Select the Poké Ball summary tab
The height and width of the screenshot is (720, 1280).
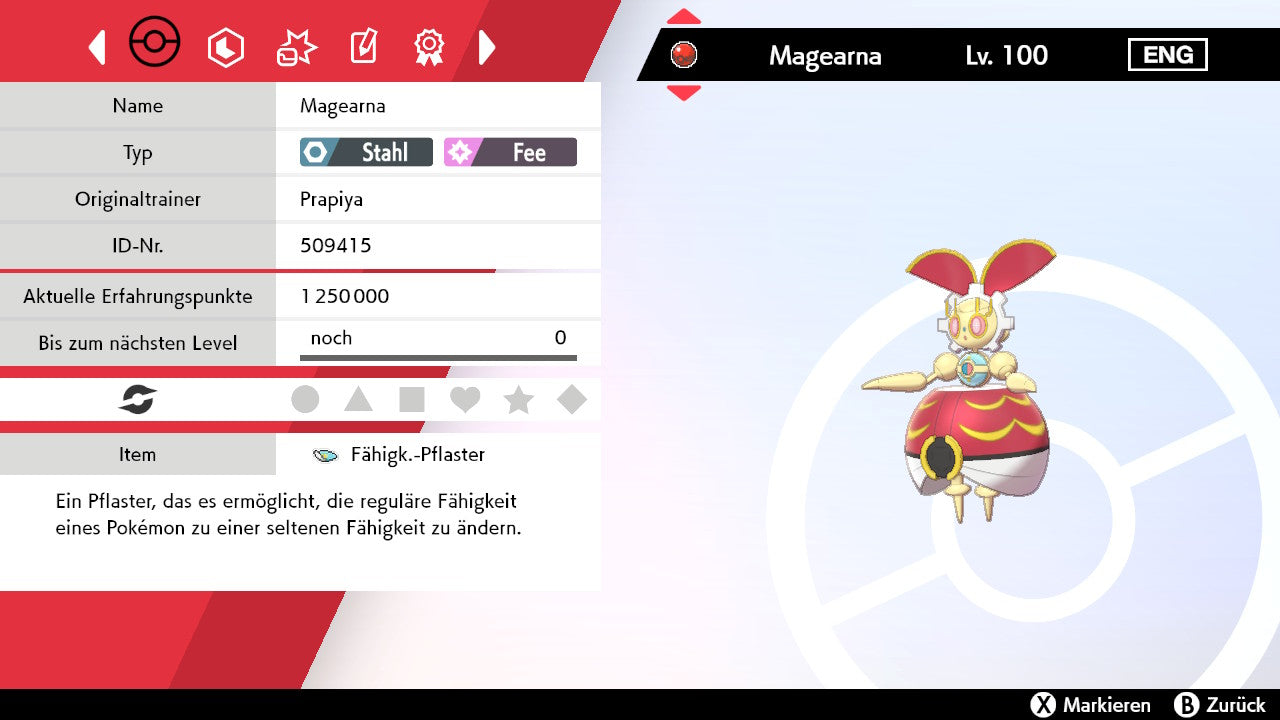pos(155,44)
